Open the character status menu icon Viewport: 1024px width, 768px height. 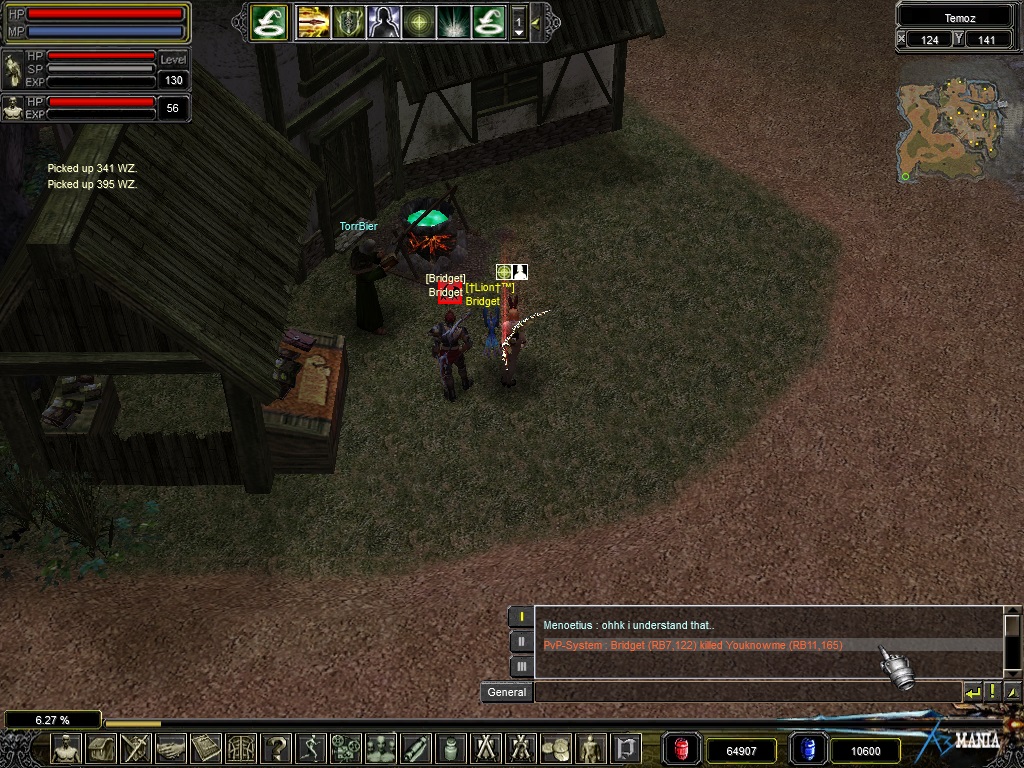(x=67, y=748)
